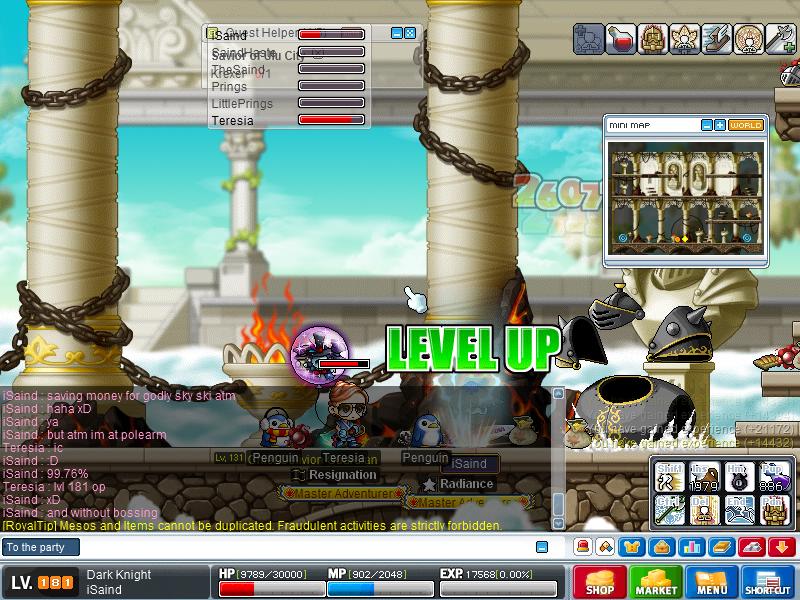Use the purple potion quickslot on PgUp
The image size is (800, 600).
[x=772, y=479]
